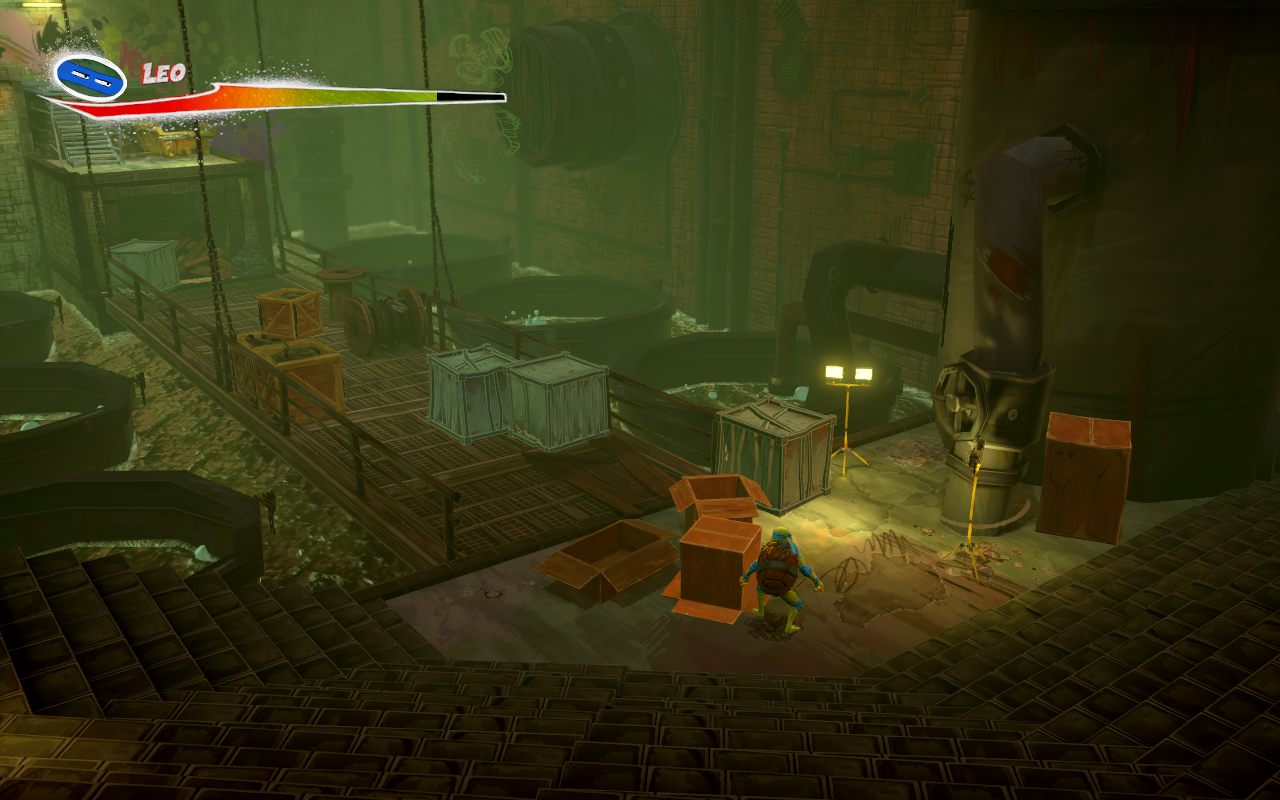This screenshot has height=800, width=1280.
Task: Click Leo's blue mask portrait icon
Action: point(90,78)
